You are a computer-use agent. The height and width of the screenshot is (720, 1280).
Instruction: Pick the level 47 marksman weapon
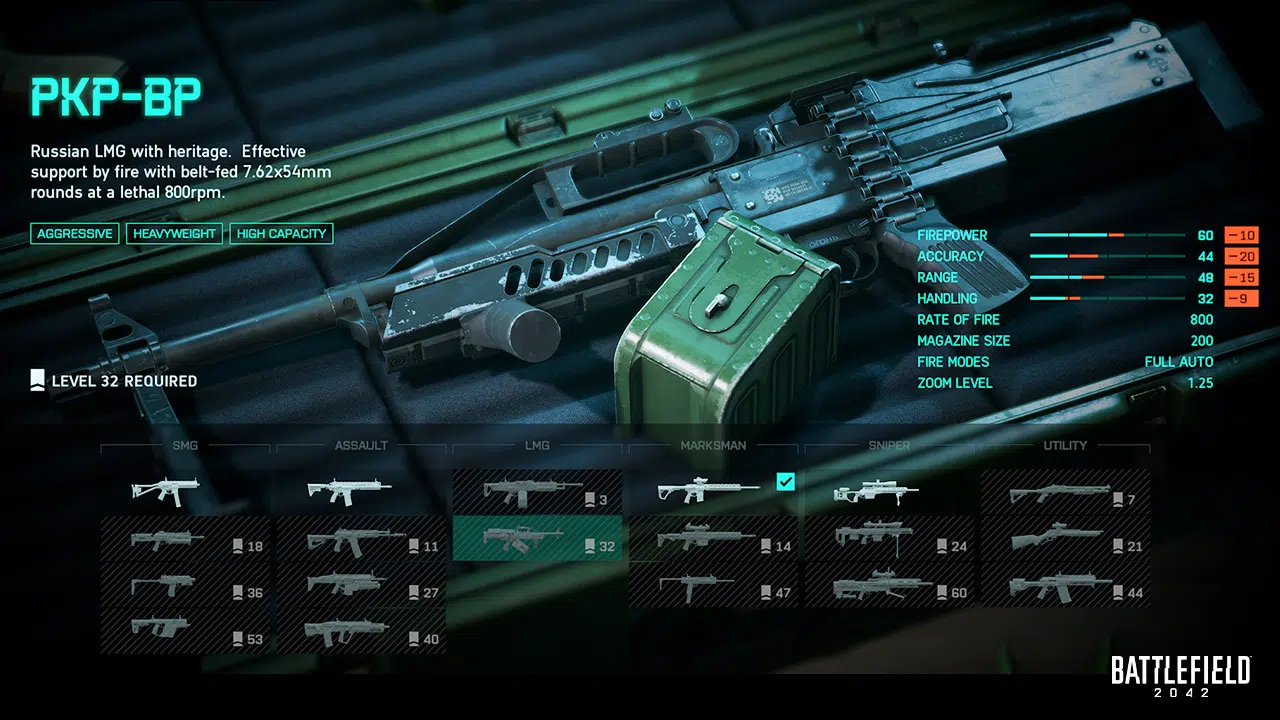(713, 586)
